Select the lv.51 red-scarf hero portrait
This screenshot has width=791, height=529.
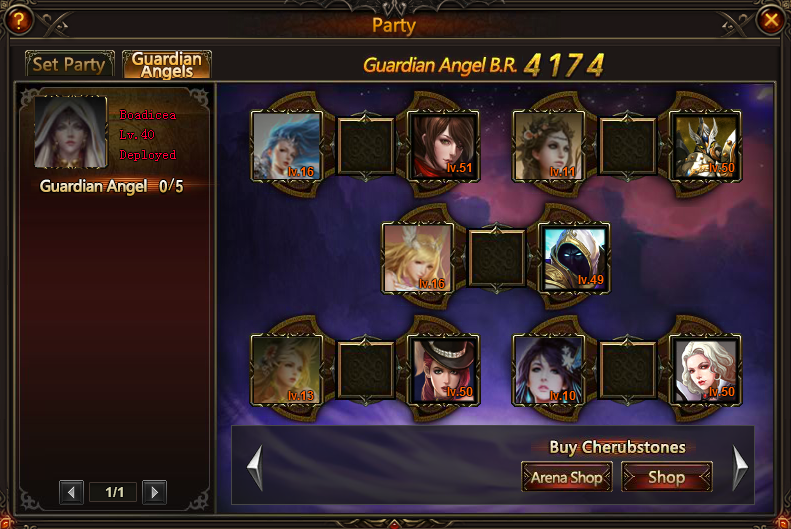coord(444,146)
